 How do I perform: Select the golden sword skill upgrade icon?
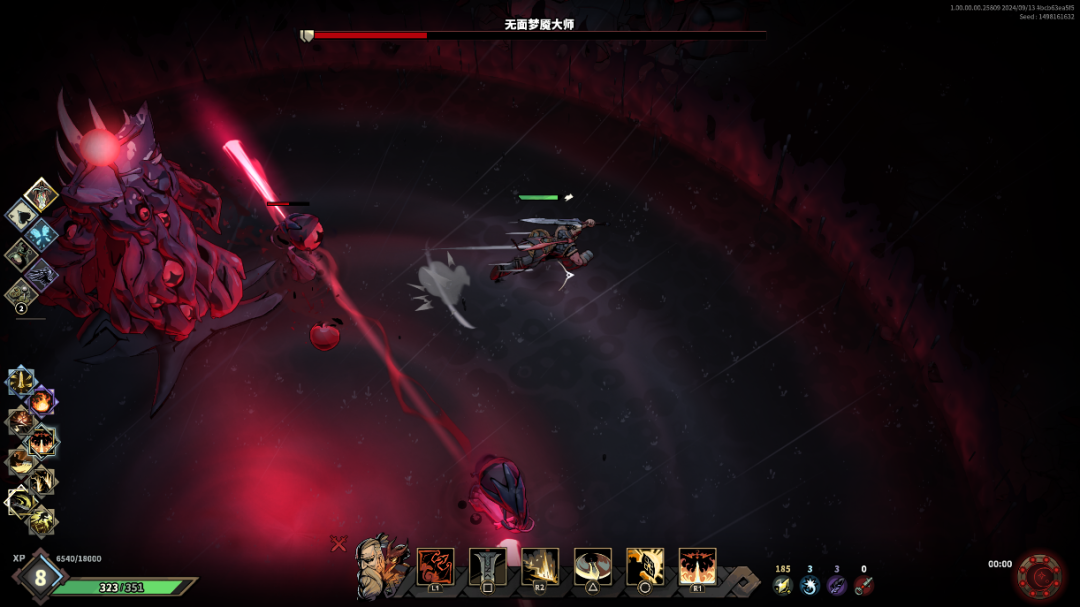21,380
